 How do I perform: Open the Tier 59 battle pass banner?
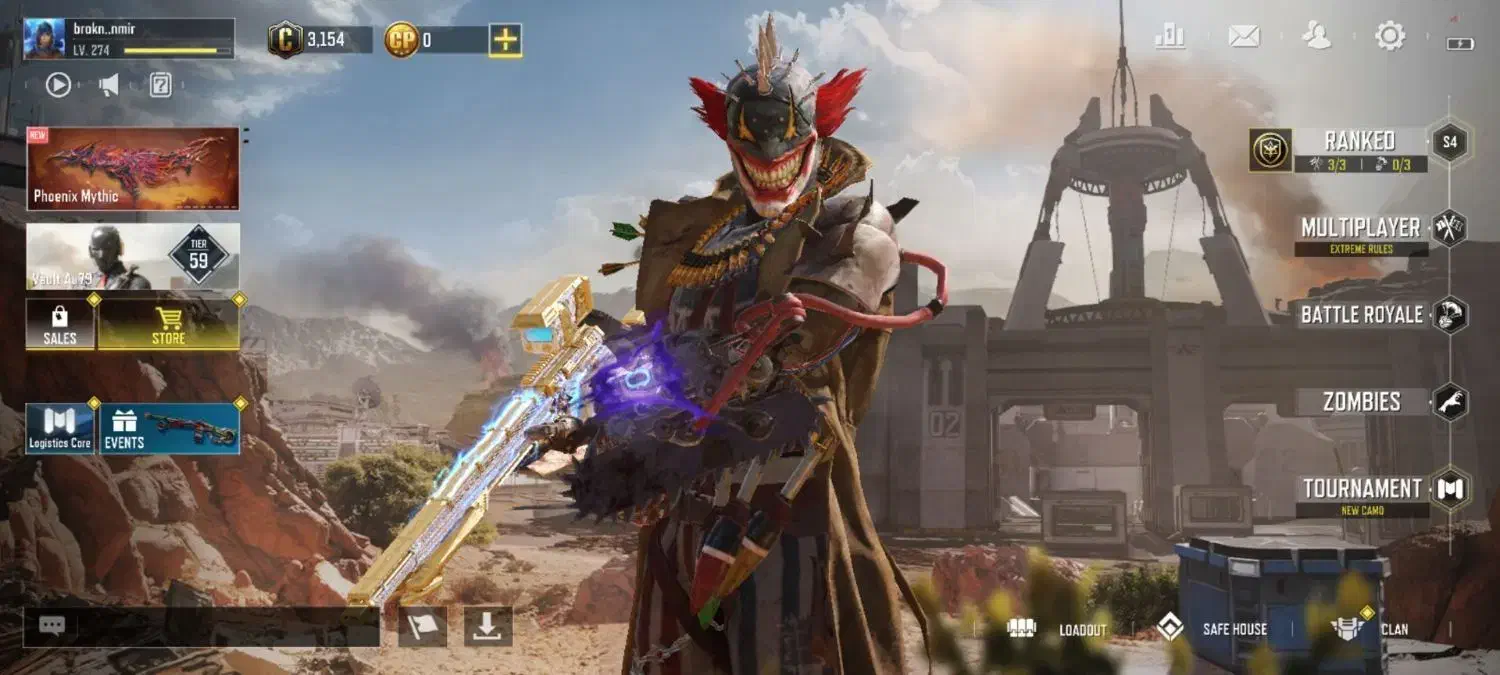pos(133,257)
